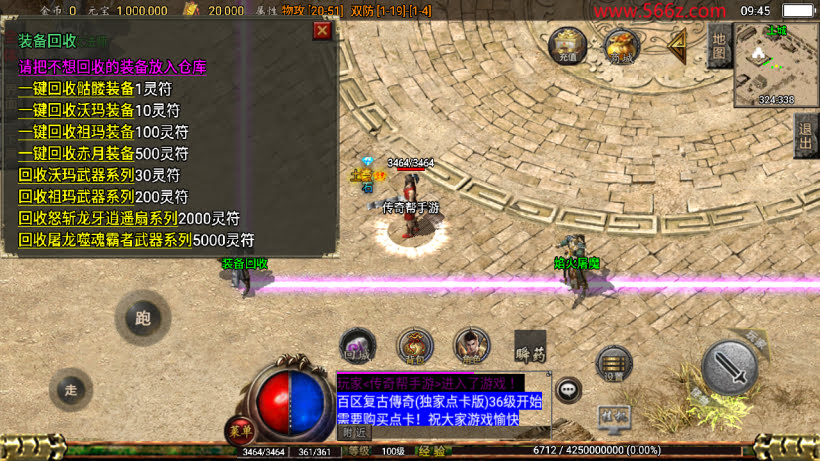Tap the 退出 exit button
Screen dimensions: 820x461
[x=806, y=135]
